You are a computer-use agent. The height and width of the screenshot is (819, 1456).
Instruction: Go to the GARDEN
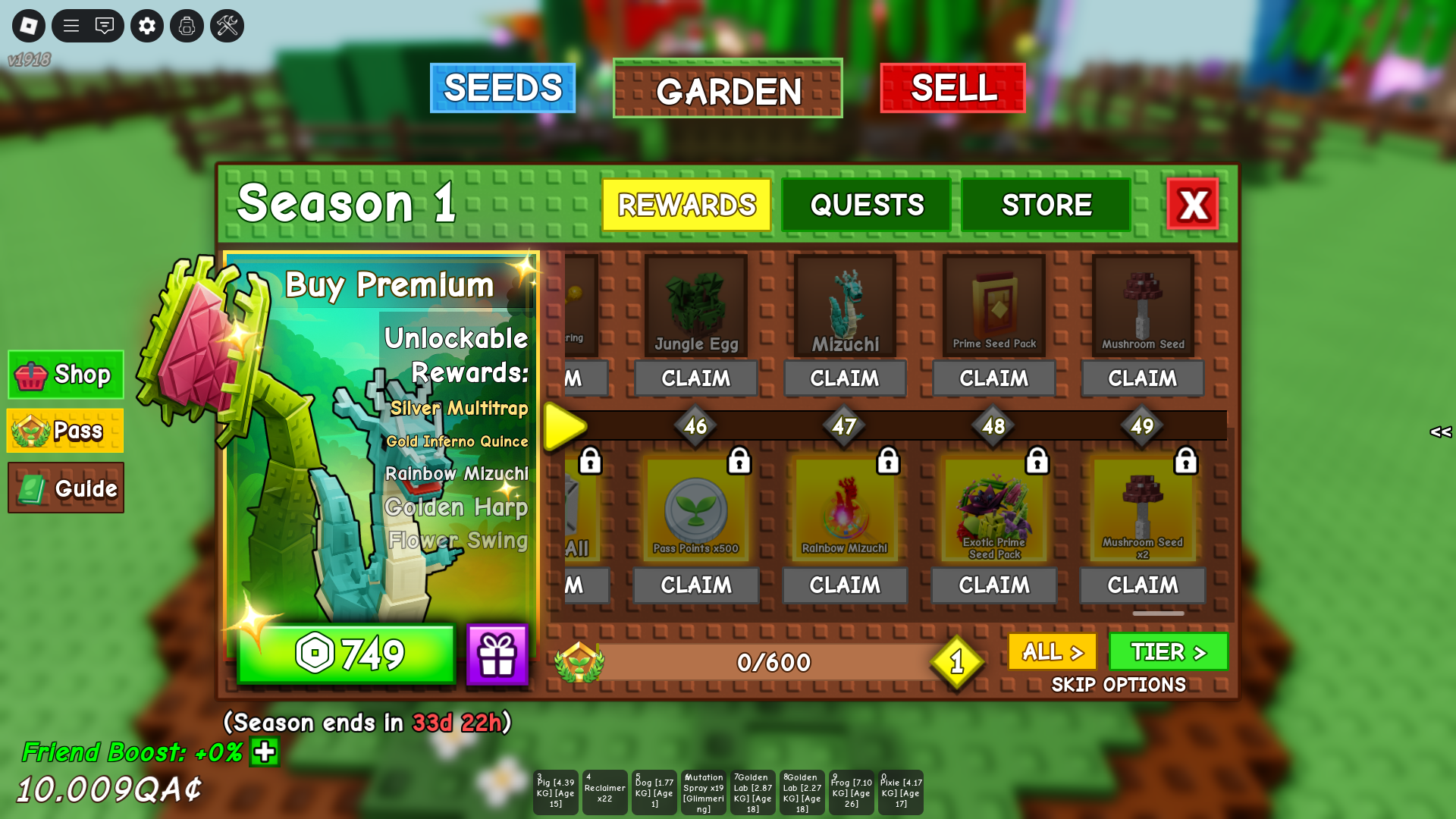pos(728,89)
